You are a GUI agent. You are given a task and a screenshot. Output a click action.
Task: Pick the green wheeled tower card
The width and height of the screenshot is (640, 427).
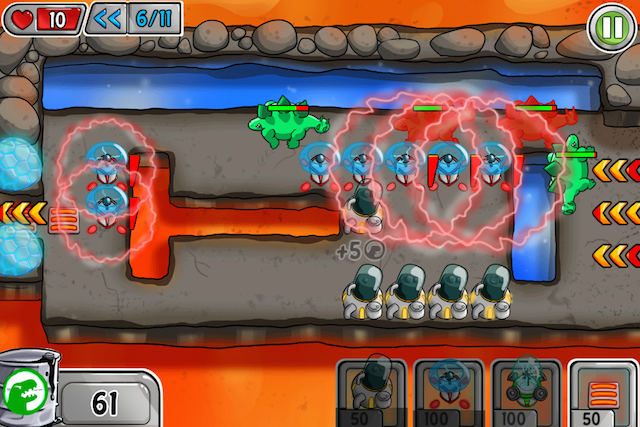coord(525,391)
